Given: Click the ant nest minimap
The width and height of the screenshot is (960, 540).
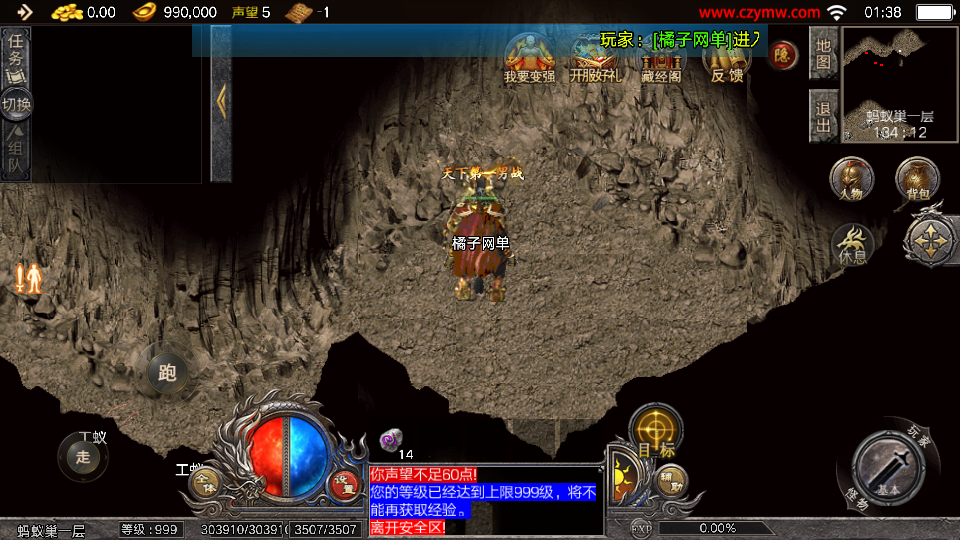Looking at the screenshot, I should pos(899,84).
